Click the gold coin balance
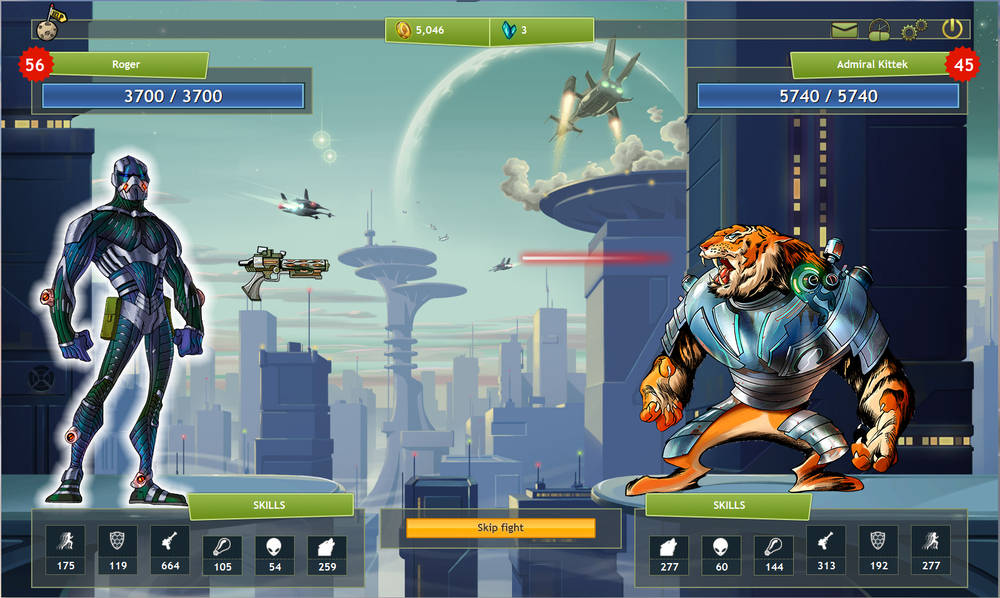Image resolution: width=1000 pixels, height=598 pixels. pyautogui.click(x=418, y=30)
